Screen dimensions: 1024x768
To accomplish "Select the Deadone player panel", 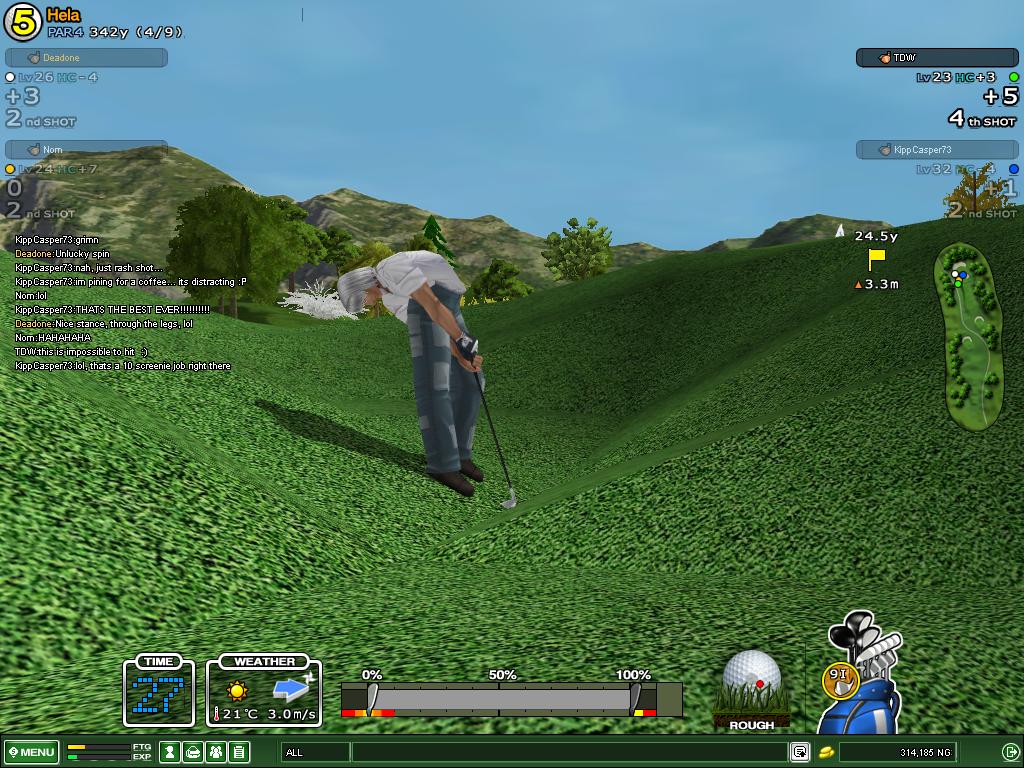I will (86, 58).
